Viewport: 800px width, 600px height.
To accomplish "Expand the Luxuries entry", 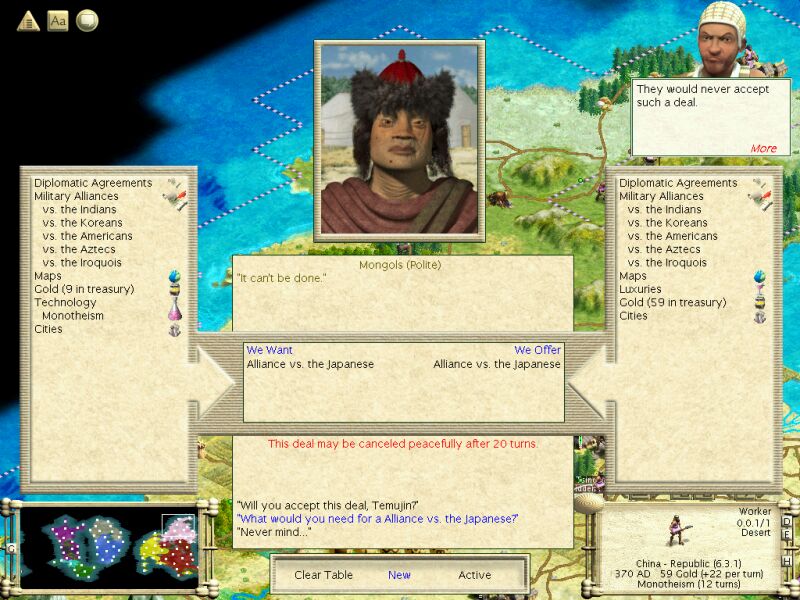I will 640,289.
